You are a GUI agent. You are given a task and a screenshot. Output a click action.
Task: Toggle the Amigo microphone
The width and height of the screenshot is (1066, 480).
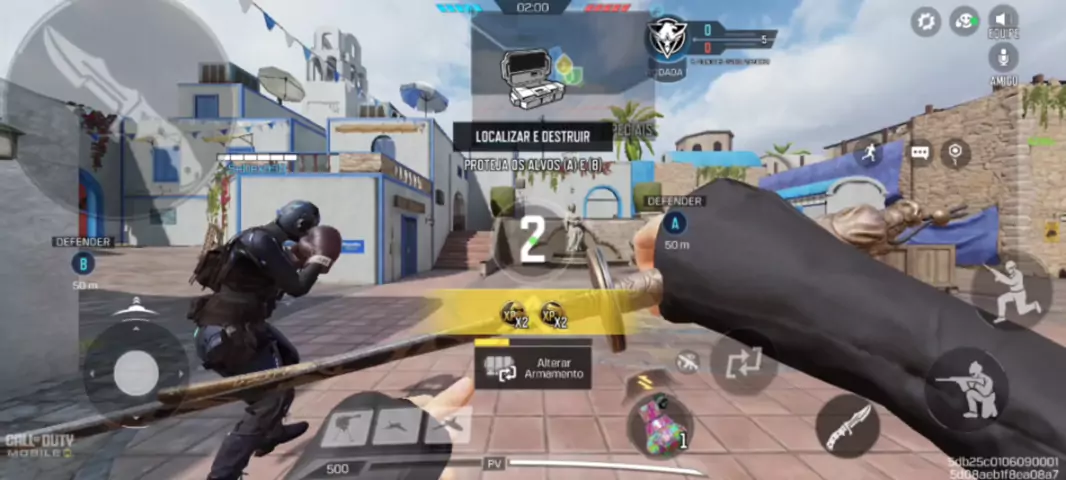coord(1003,58)
